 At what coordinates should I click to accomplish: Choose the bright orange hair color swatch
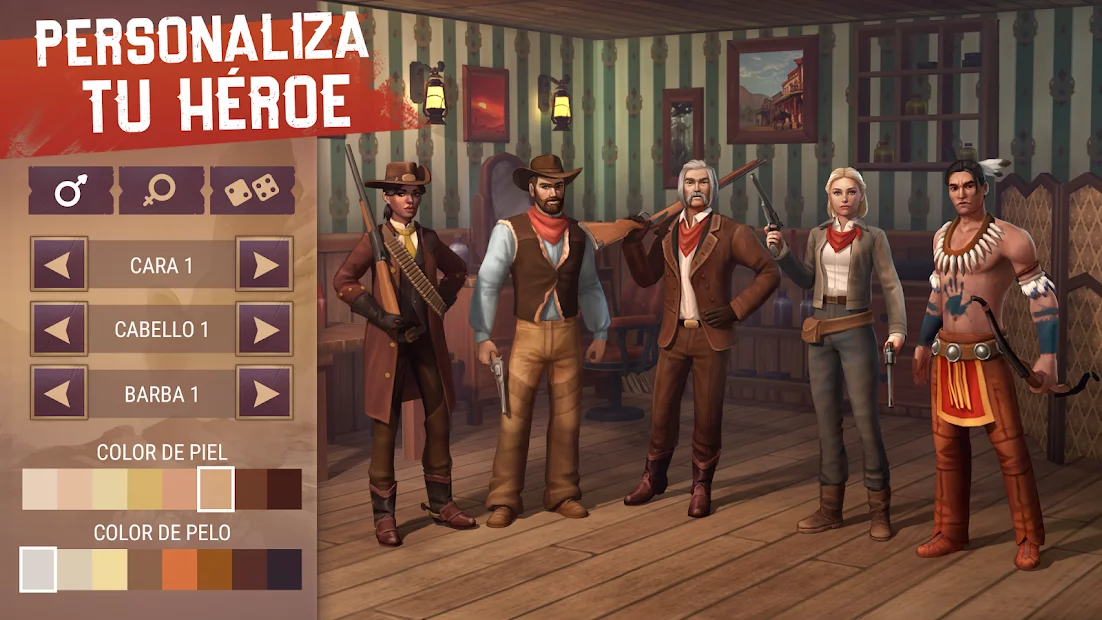tap(180, 569)
